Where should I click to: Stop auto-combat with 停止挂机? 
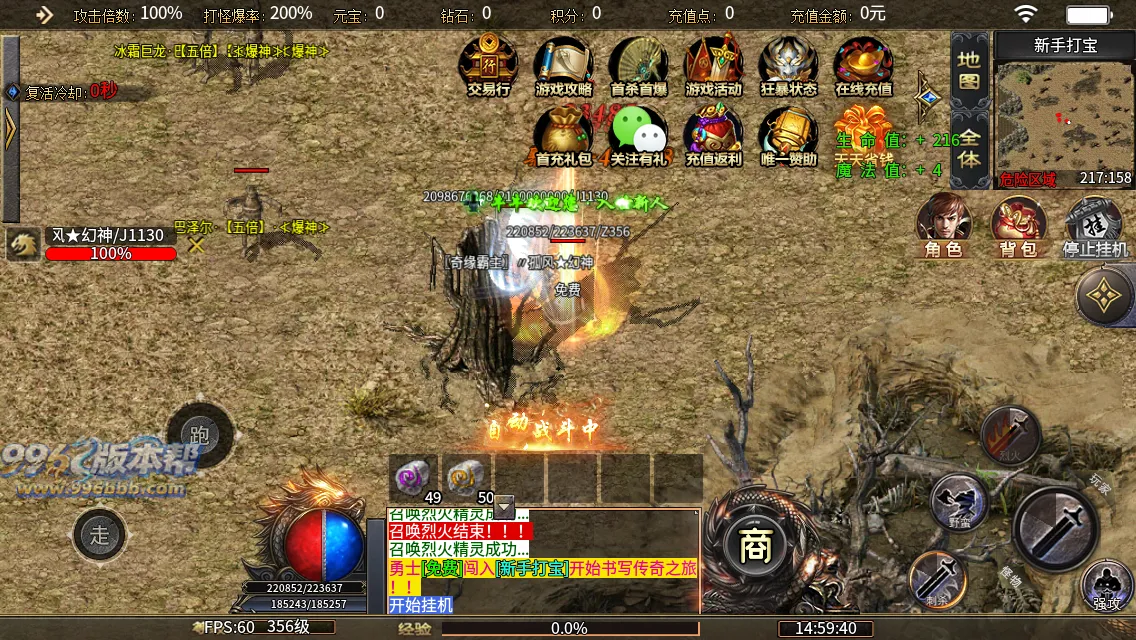coord(1094,225)
